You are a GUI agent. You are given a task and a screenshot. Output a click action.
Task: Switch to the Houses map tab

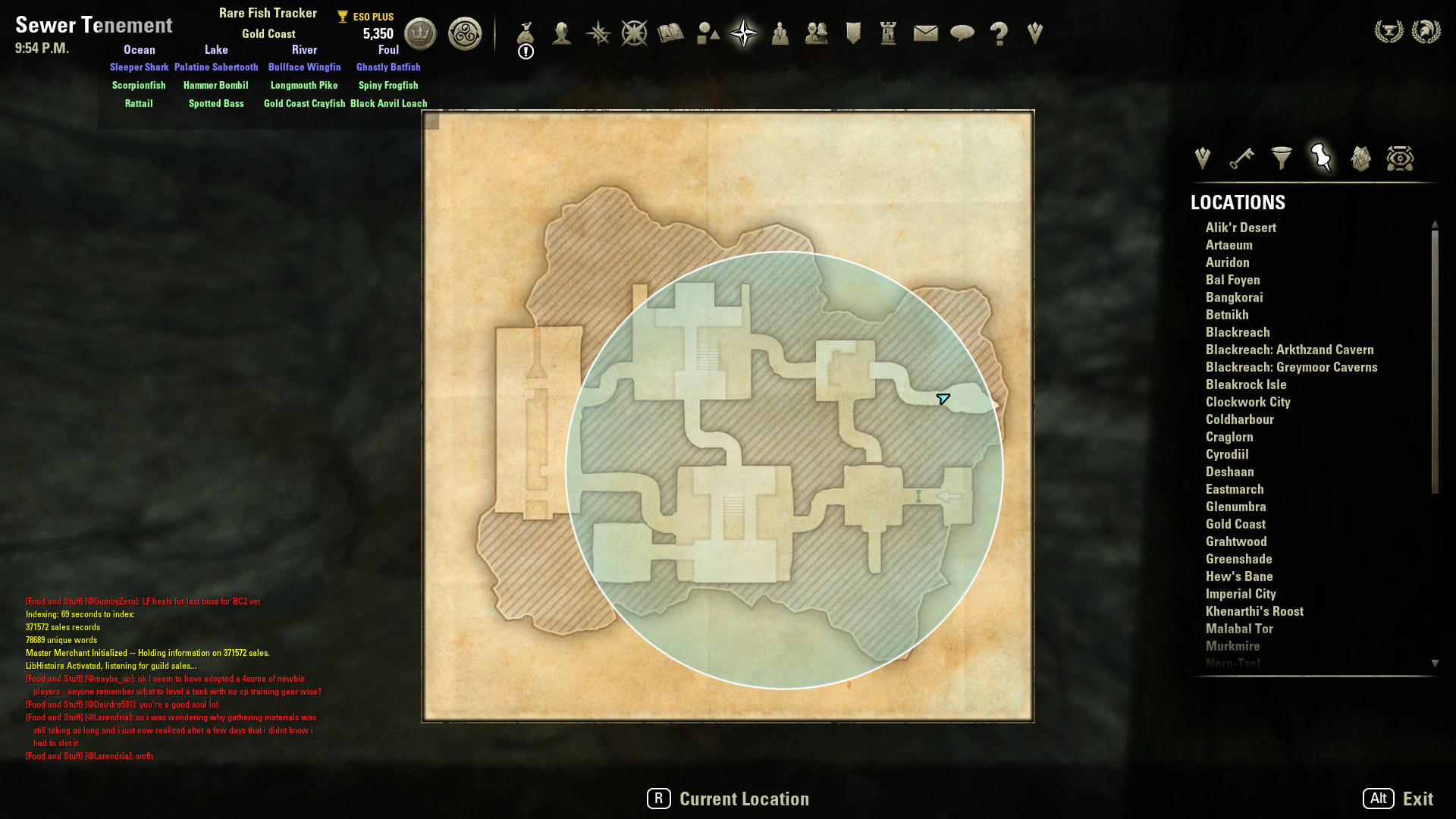(x=1360, y=158)
